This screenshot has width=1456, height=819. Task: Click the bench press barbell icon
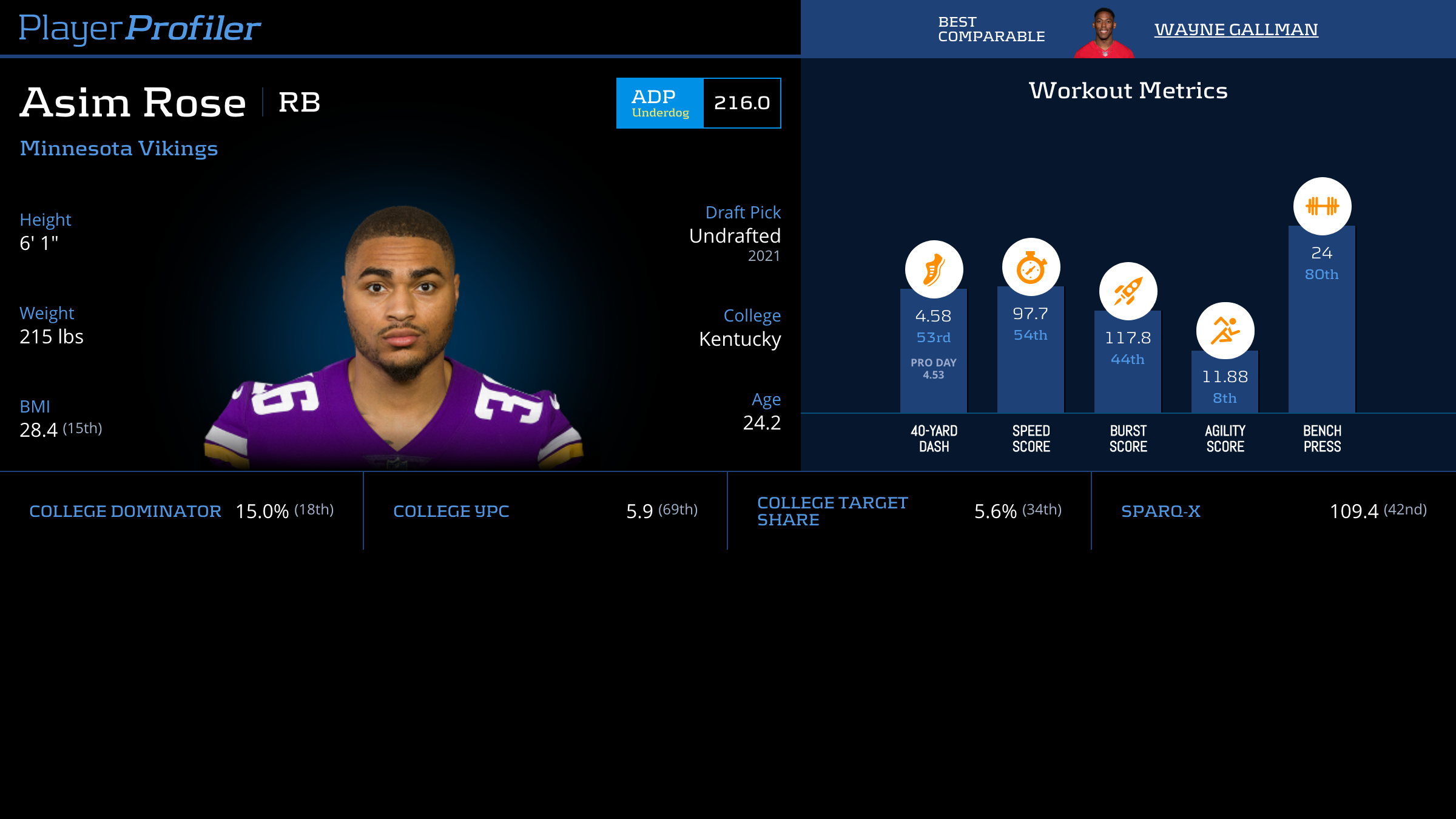1322,206
